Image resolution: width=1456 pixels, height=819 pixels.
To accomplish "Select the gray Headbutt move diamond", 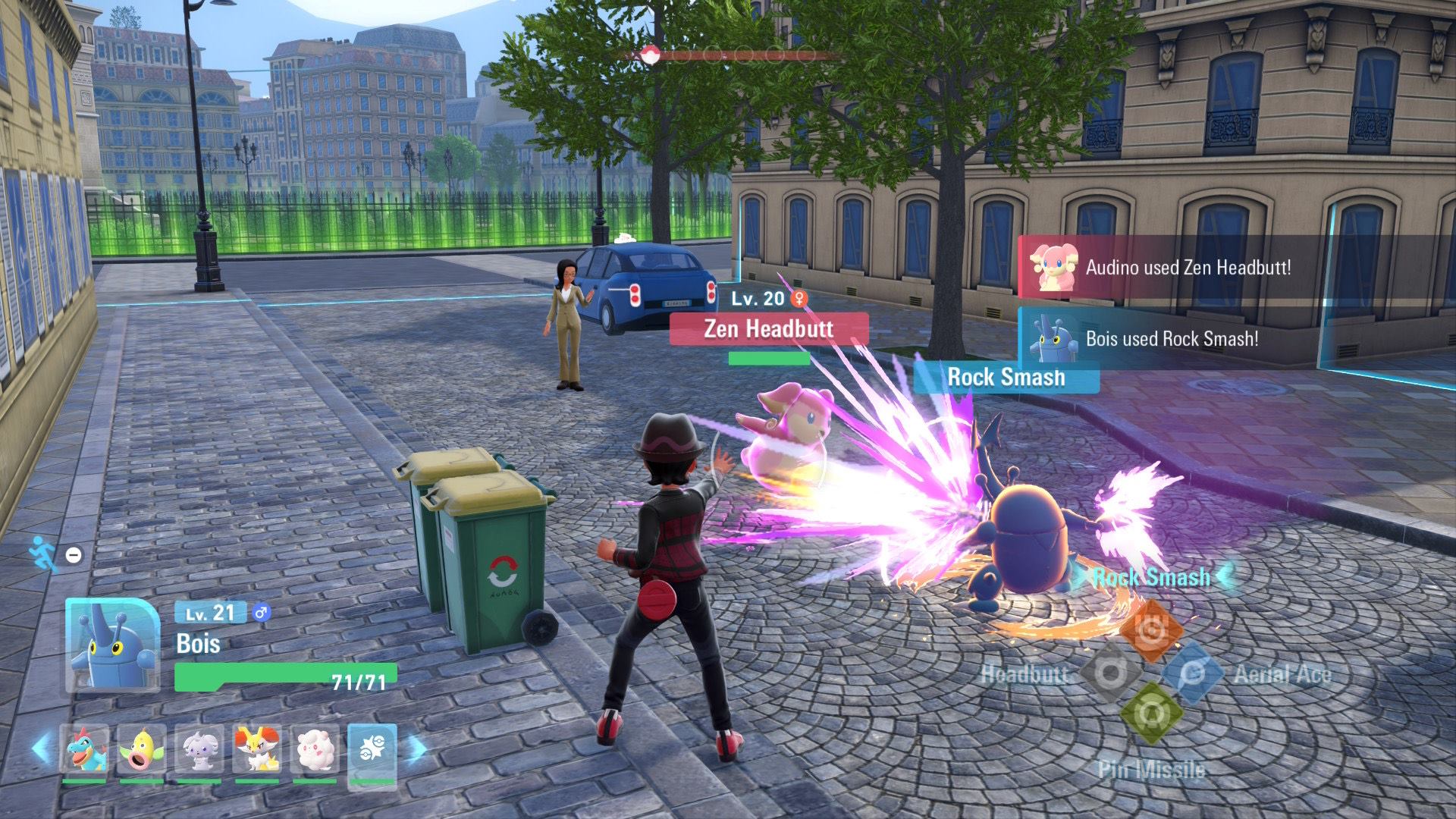I will click(1109, 673).
